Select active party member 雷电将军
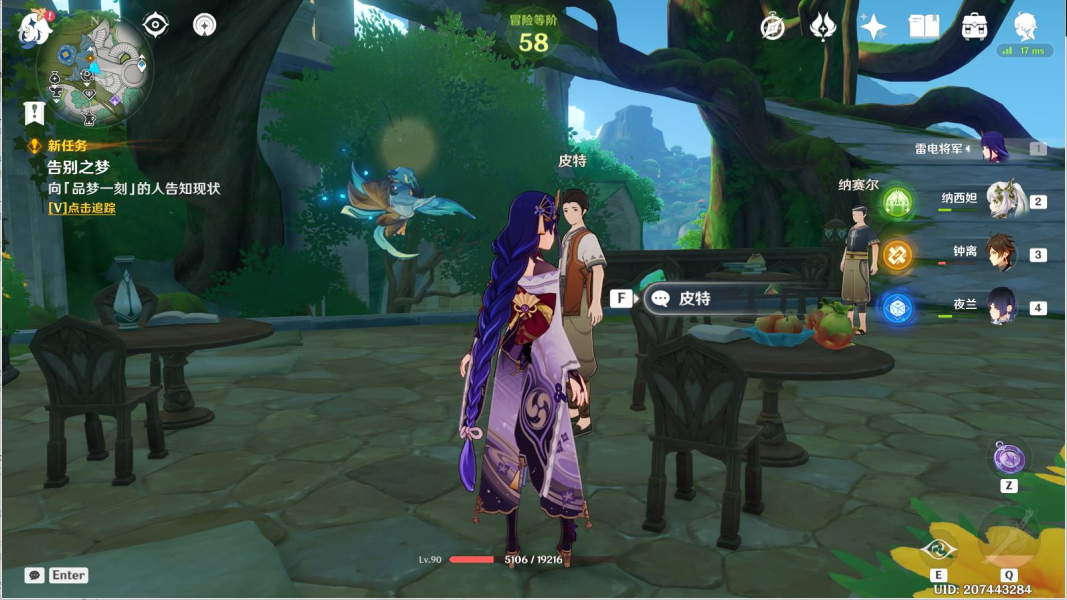 point(994,148)
